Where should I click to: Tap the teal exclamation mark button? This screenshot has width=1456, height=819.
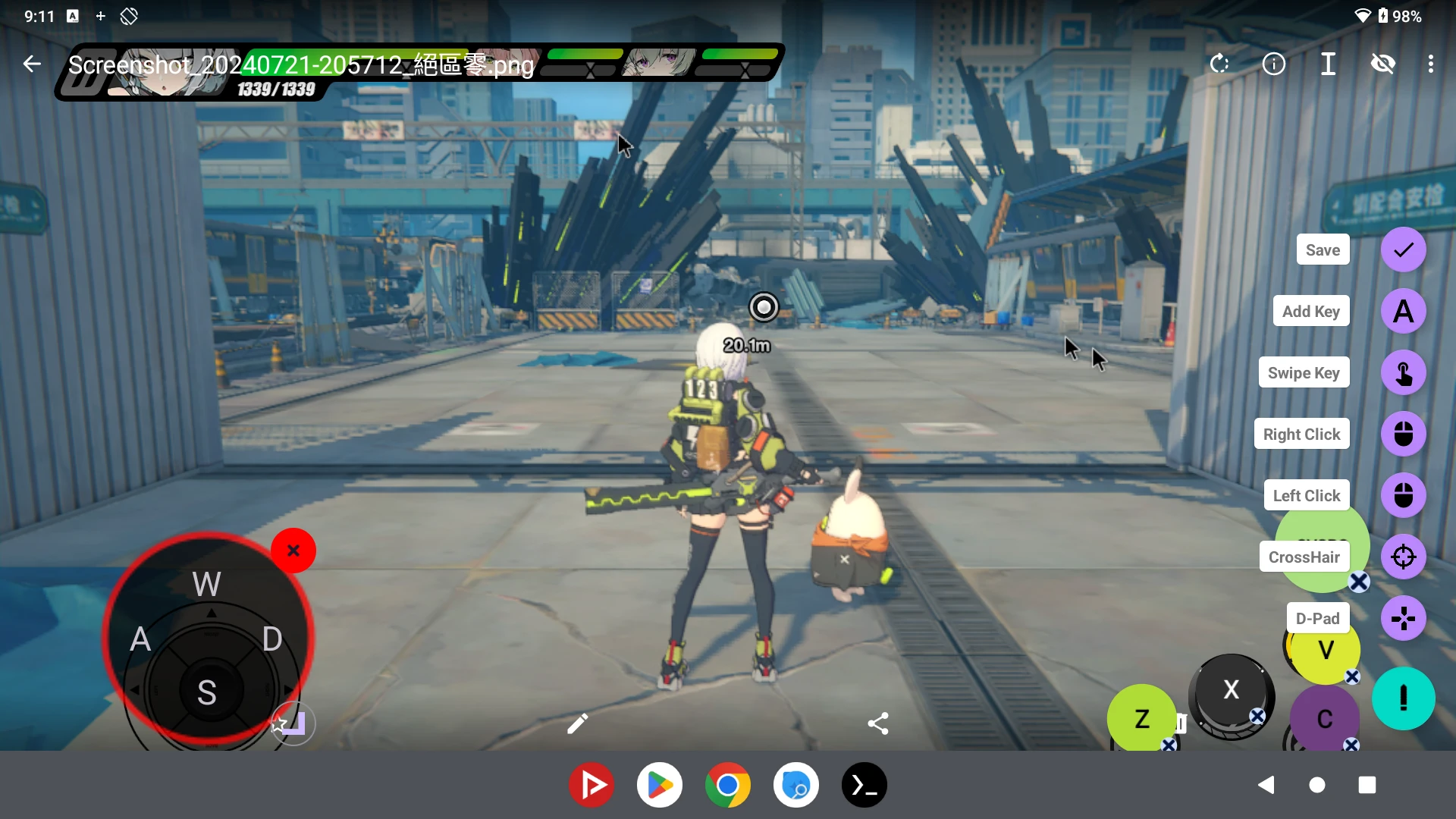[1403, 698]
